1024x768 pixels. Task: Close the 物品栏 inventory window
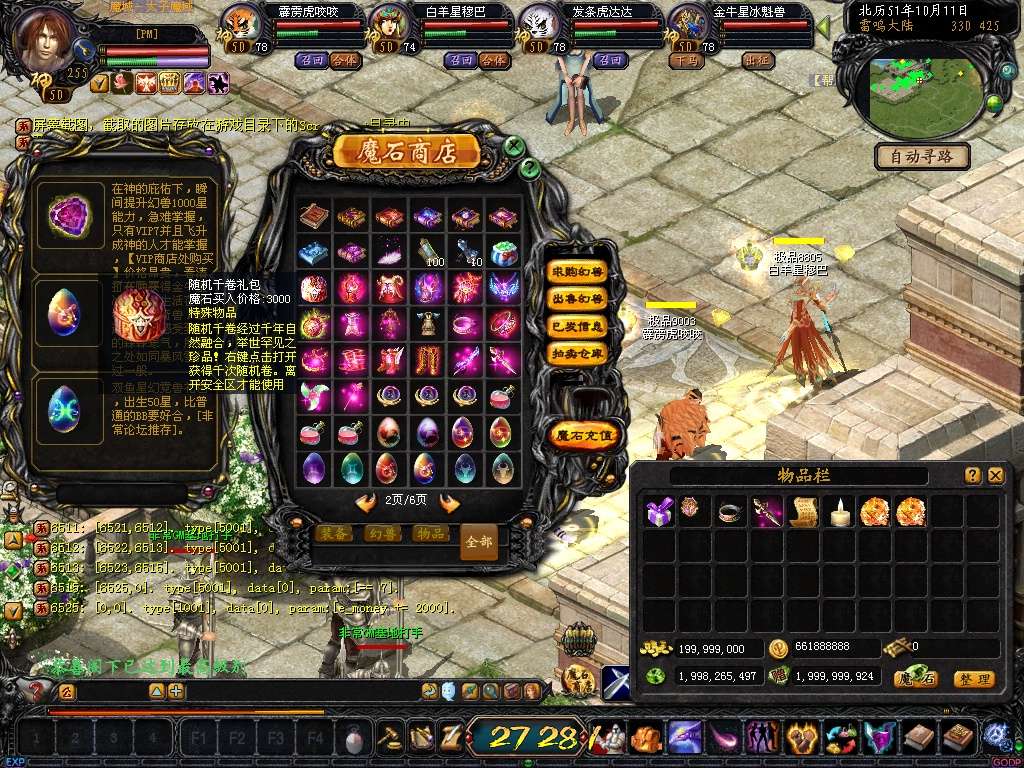tap(995, 476)
